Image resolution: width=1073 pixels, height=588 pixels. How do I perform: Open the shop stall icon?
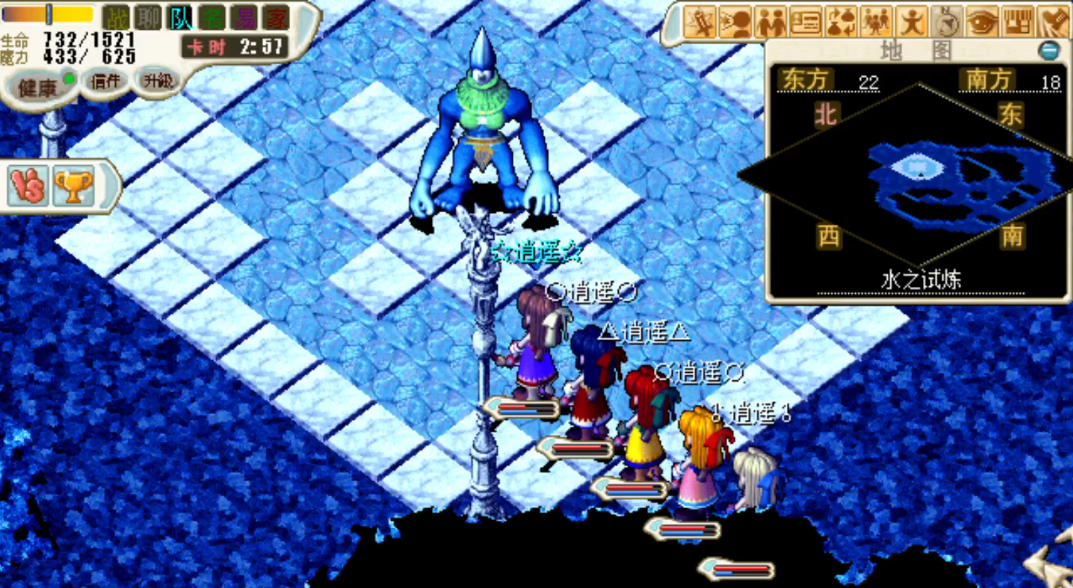pos(1017,20)
